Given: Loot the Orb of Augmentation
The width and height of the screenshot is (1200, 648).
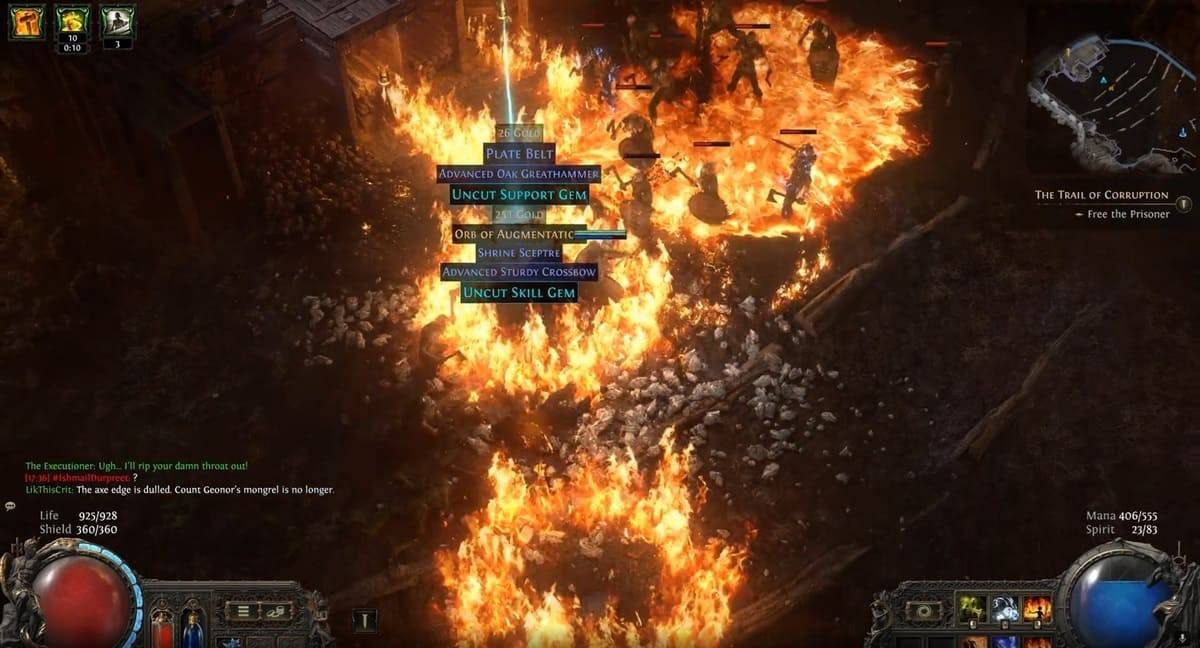Looking at the screenshot, I should 514,234.
